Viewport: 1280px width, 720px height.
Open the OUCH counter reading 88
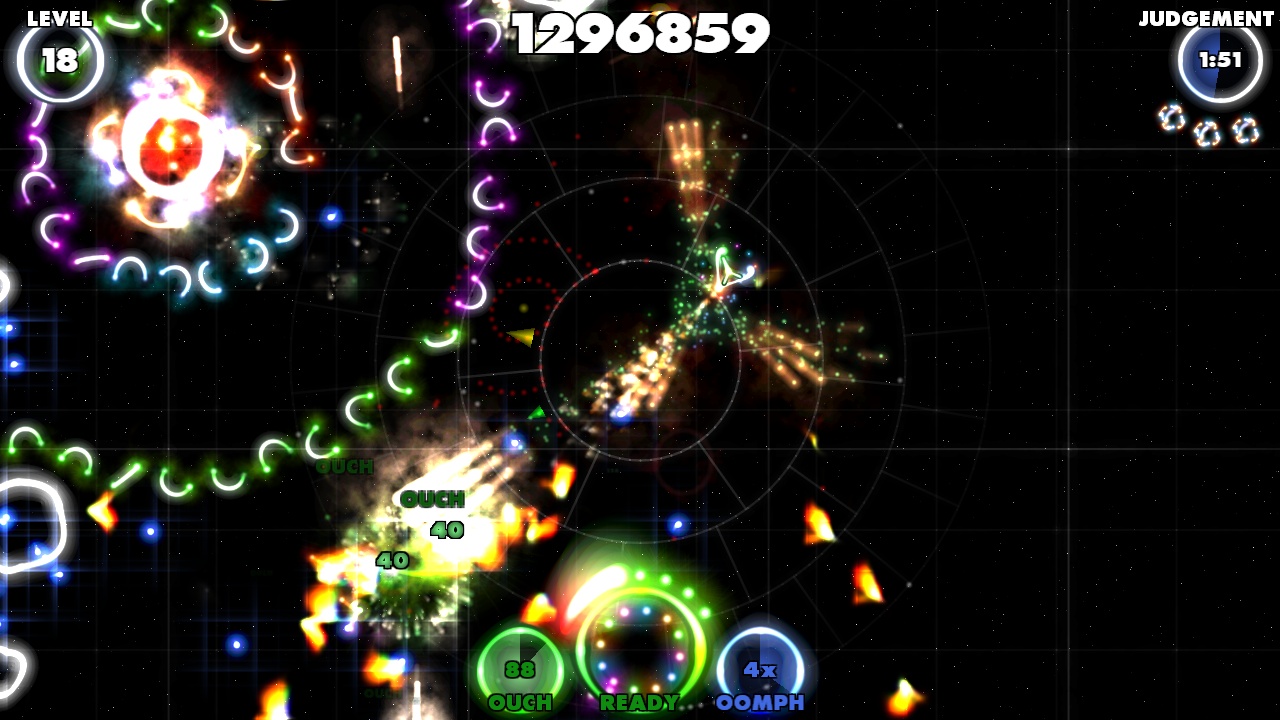click(519, 669)
